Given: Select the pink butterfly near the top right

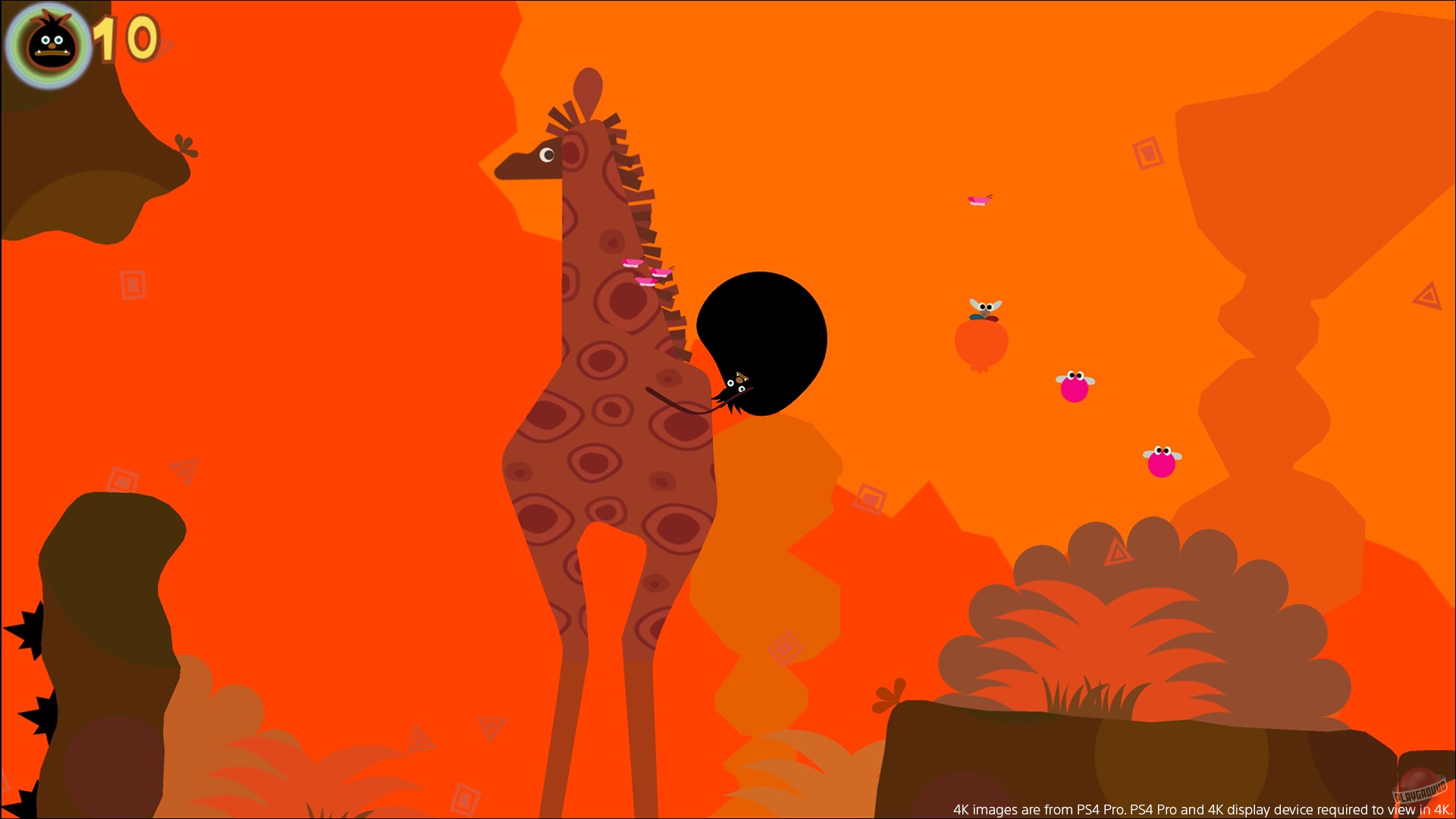Looking at the screenshot, I should coord(981,200).
